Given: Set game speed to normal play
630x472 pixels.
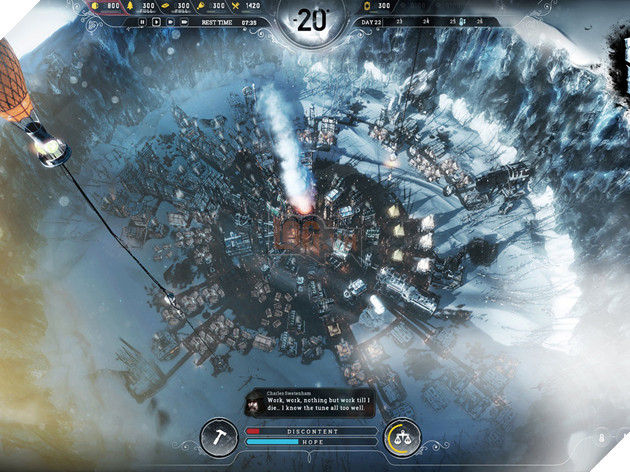Looking at the screenshot, I should (x=155, y=20).
